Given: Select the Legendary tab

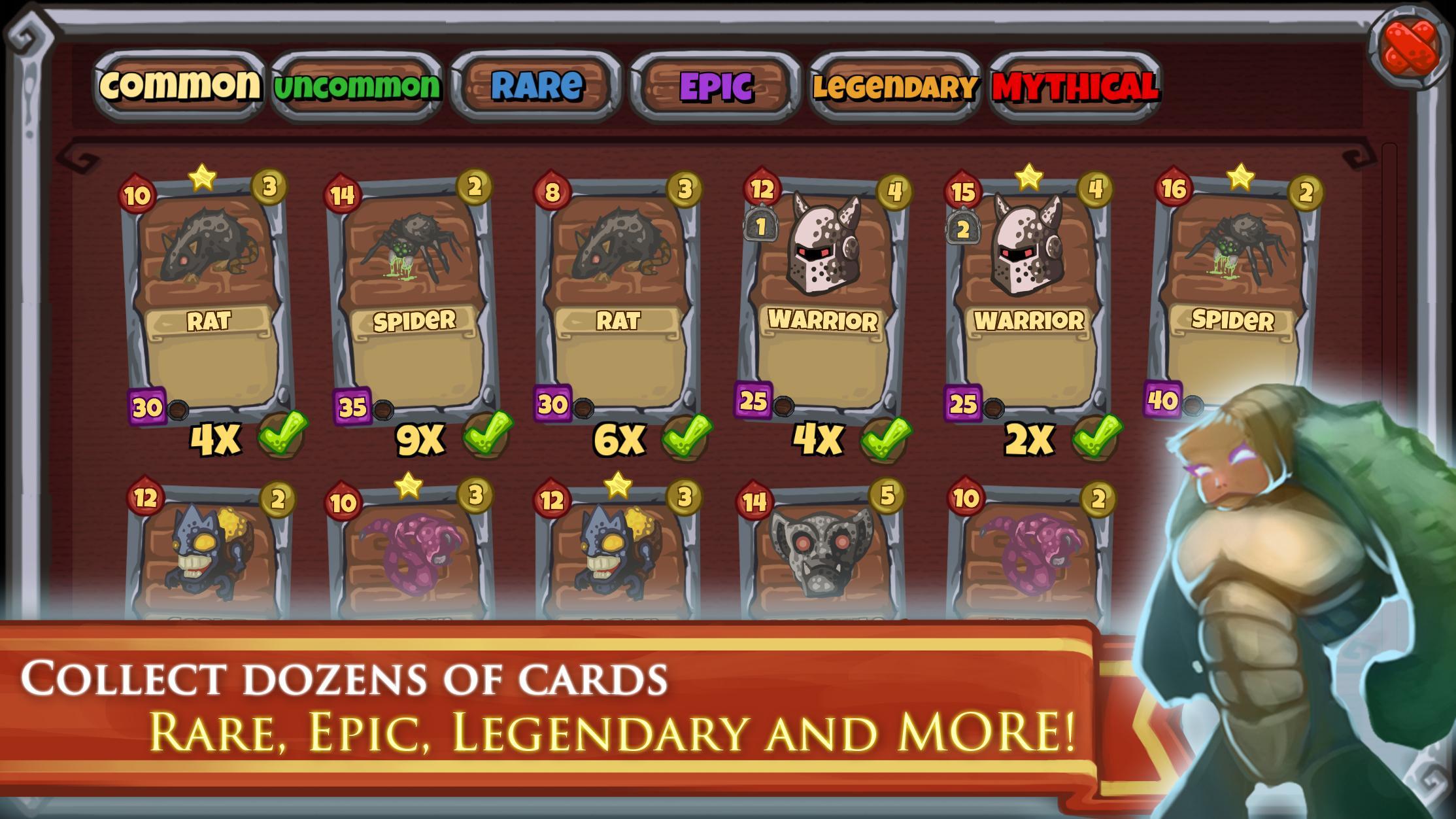Looking at the screenshot, I should tap(894, 86).
